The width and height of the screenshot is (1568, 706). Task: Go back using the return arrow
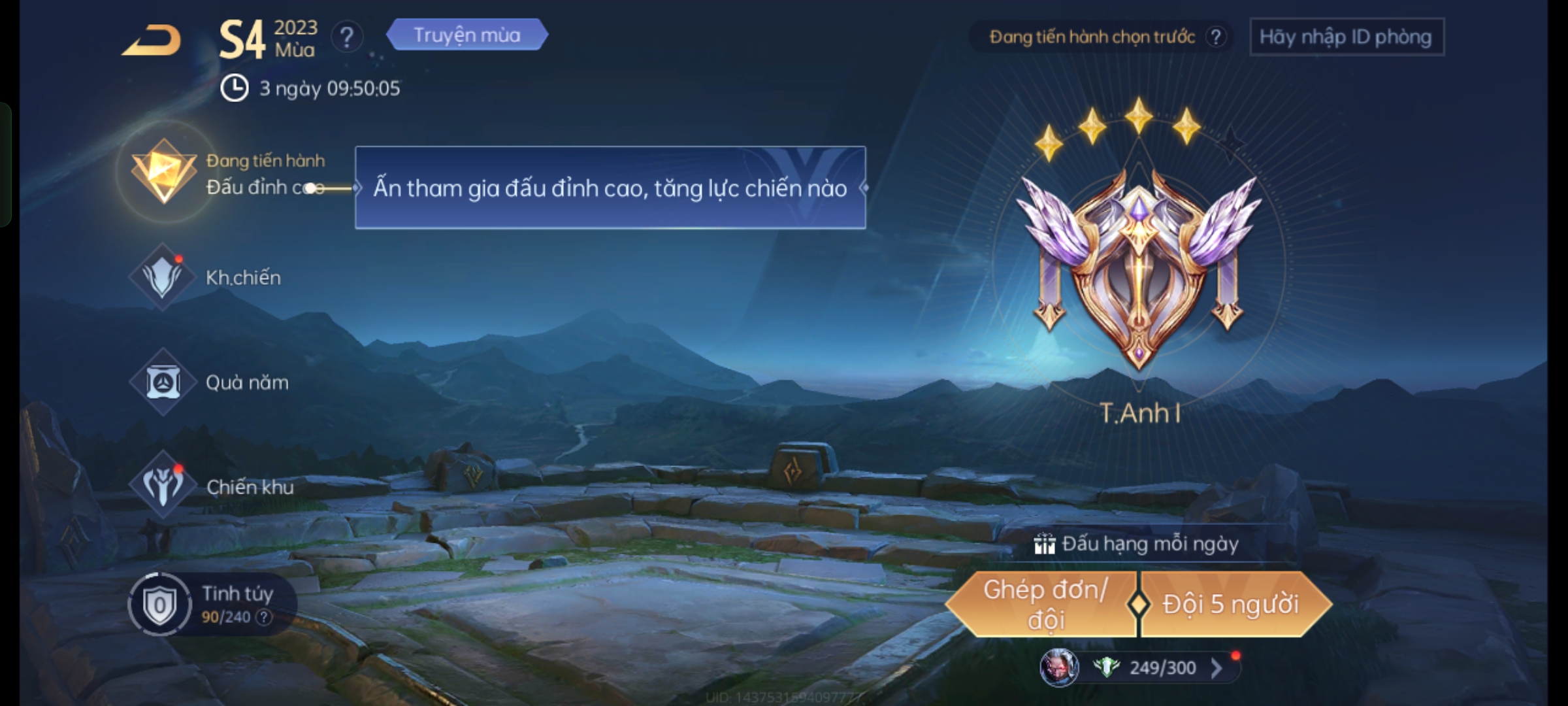click(152, 41)
